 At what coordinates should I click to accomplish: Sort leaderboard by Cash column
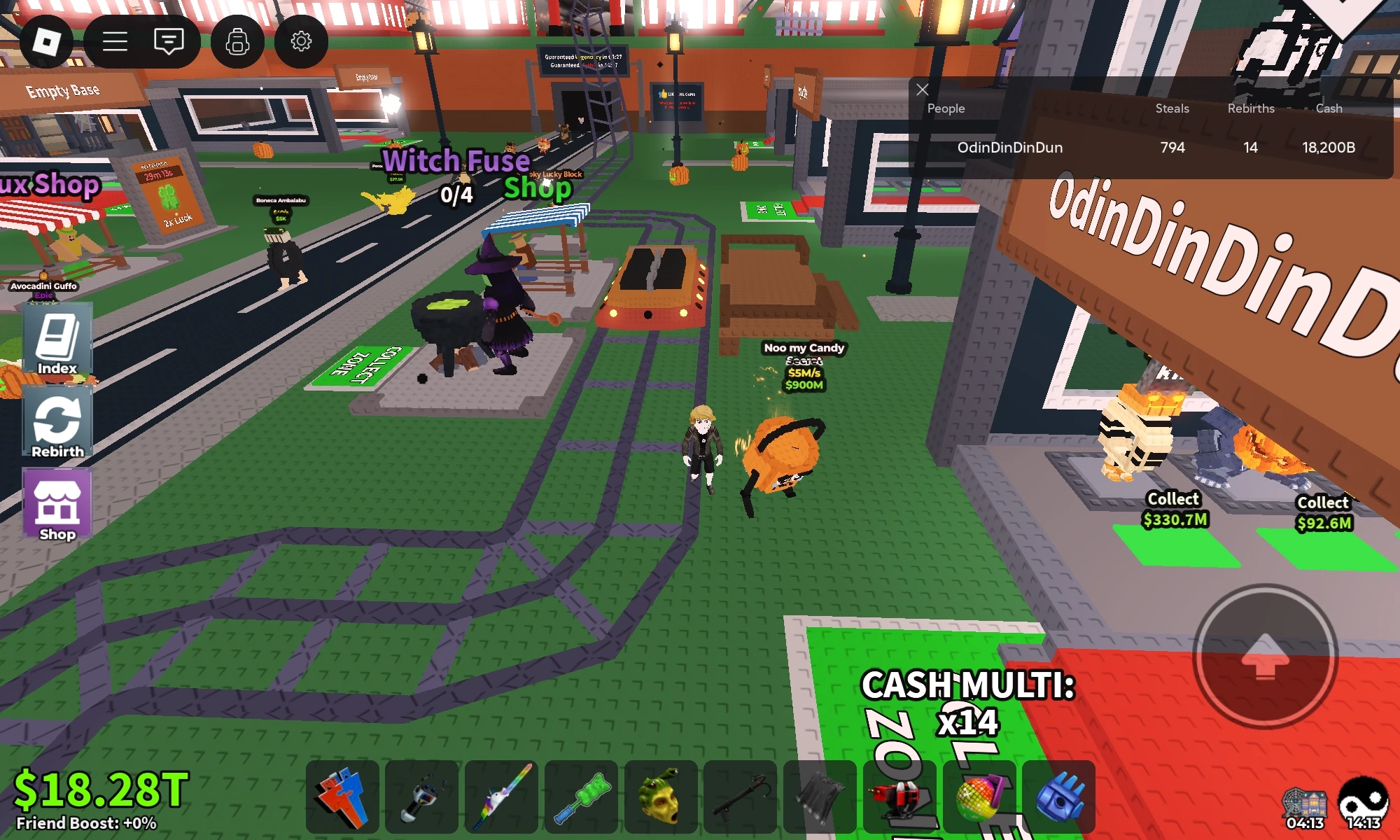coord(1328,108)
